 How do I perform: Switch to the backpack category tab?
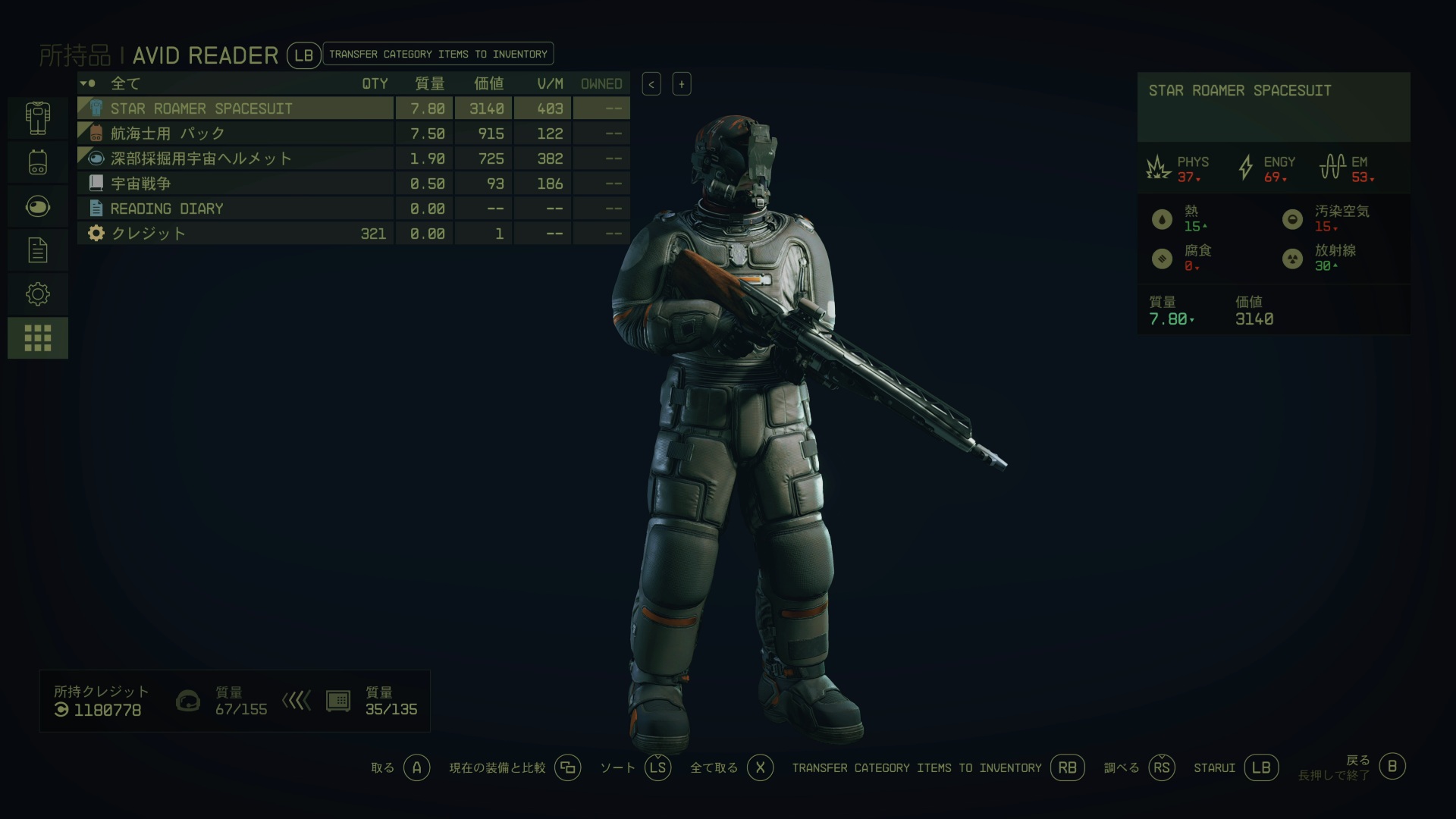click(x=38, y=162)
